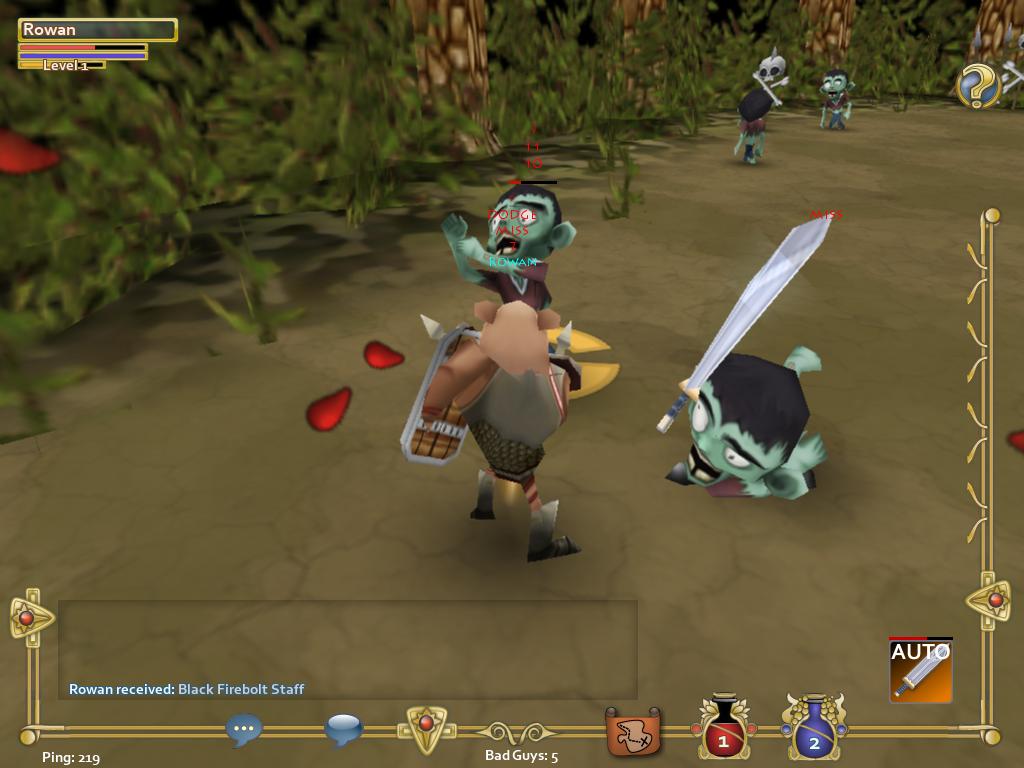Use the red health potion
Image resolution: width=1024 pixels, height=768 pixels.
(723, 728)
